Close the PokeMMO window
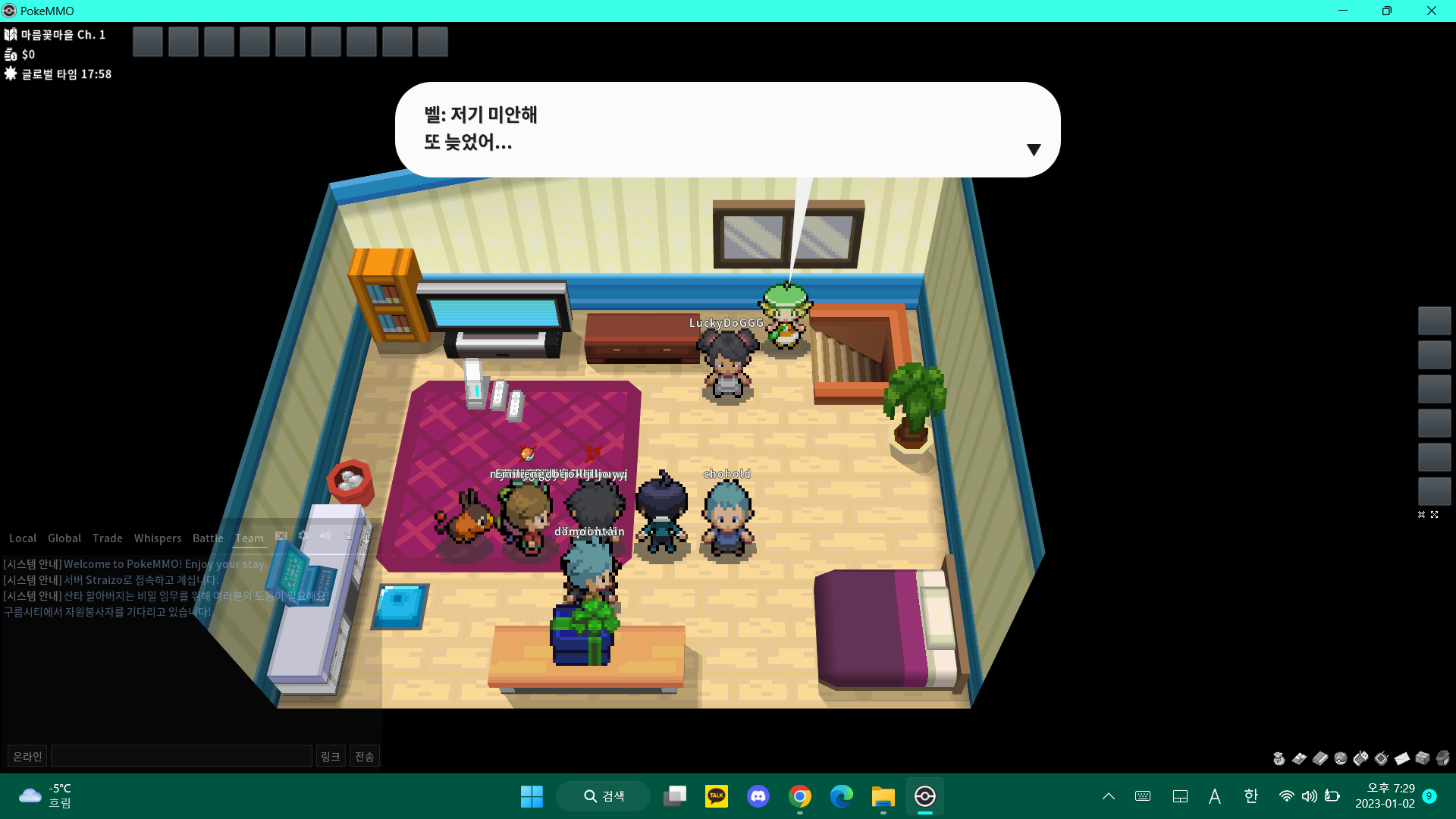The height and width of the screenshot is (819, 1456). tap(1431, 11)
